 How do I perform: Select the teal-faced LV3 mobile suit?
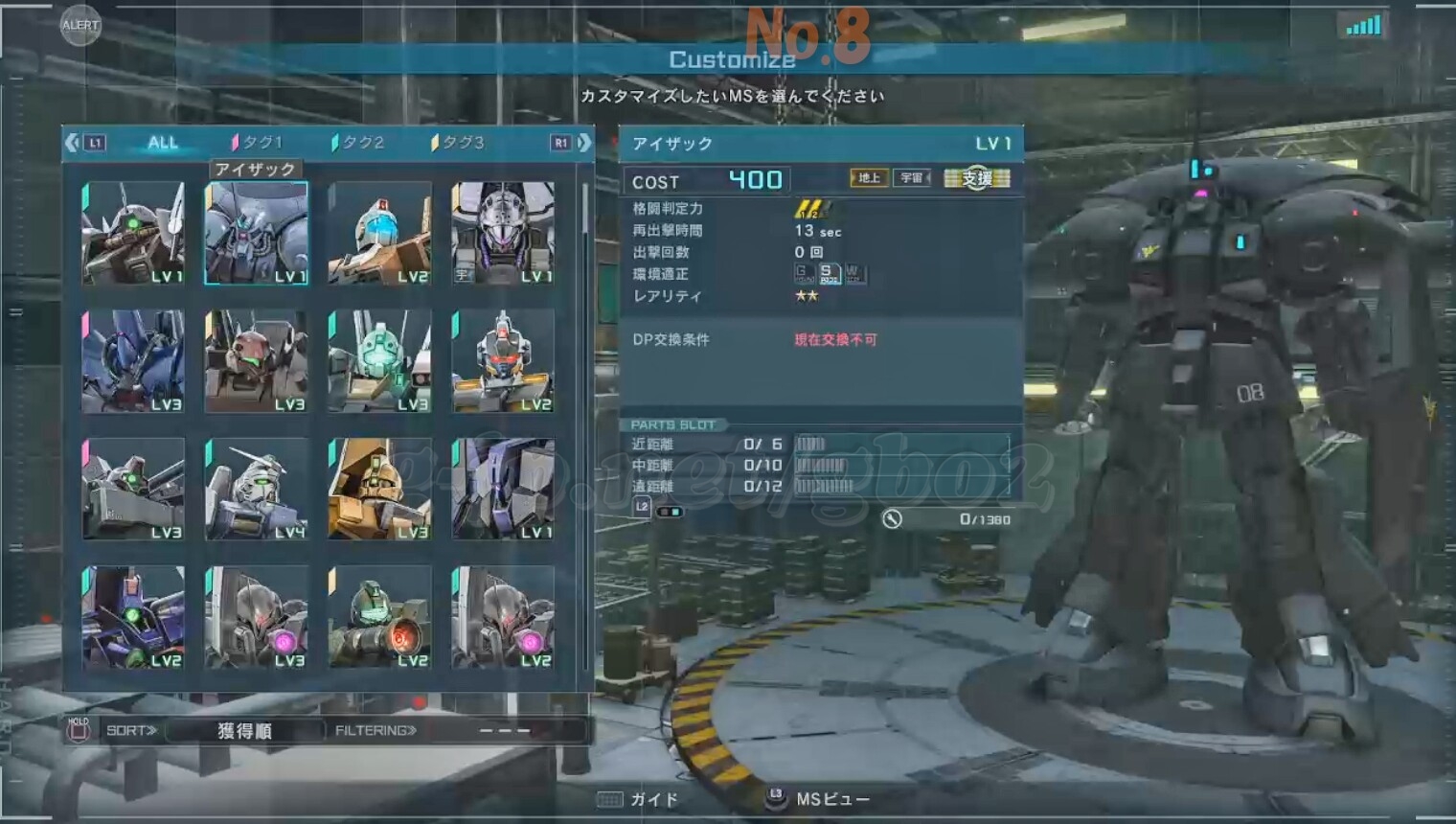[x=379, y=361]
